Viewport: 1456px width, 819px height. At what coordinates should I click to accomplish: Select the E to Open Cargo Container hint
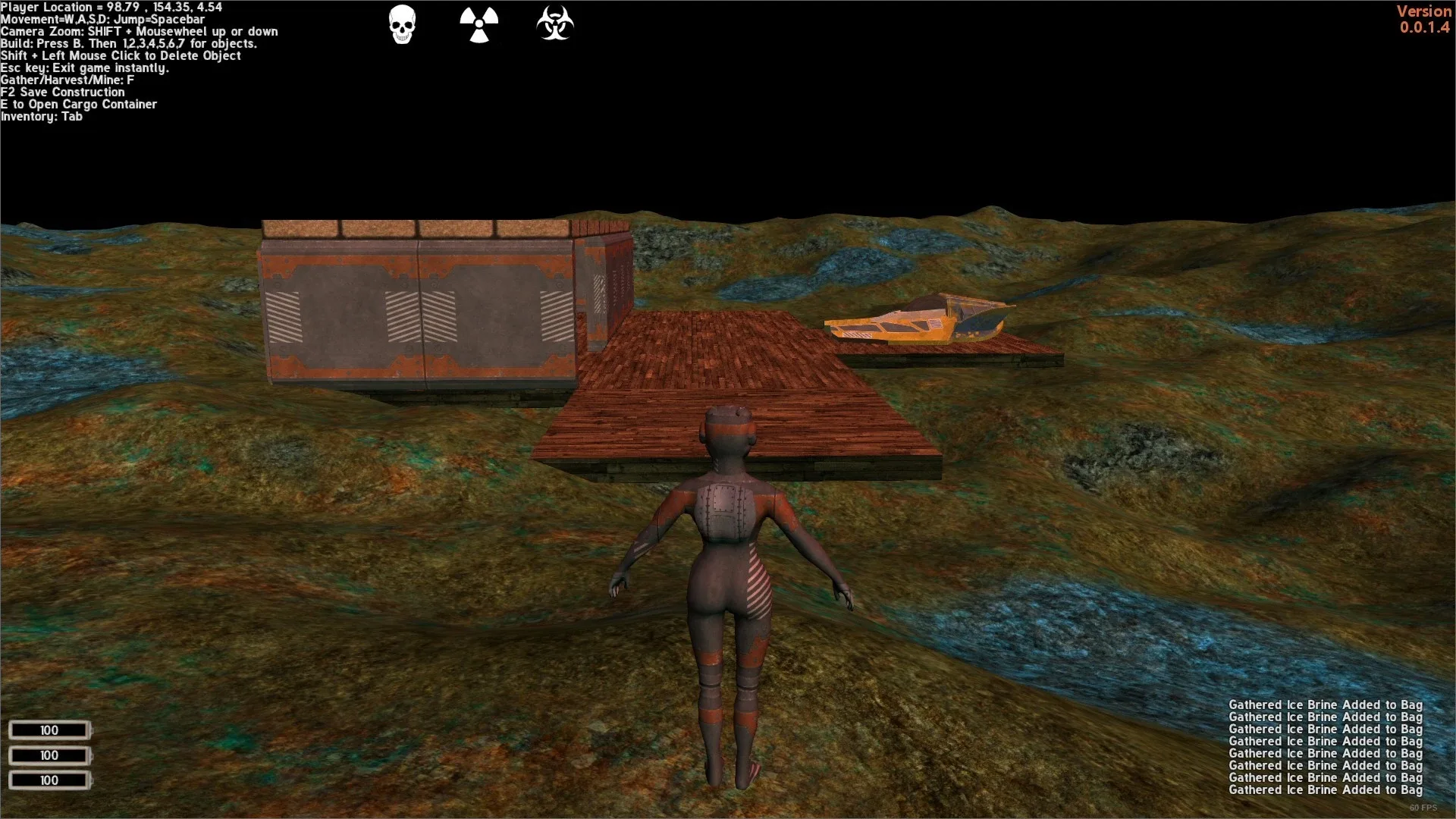coord(79,104)
